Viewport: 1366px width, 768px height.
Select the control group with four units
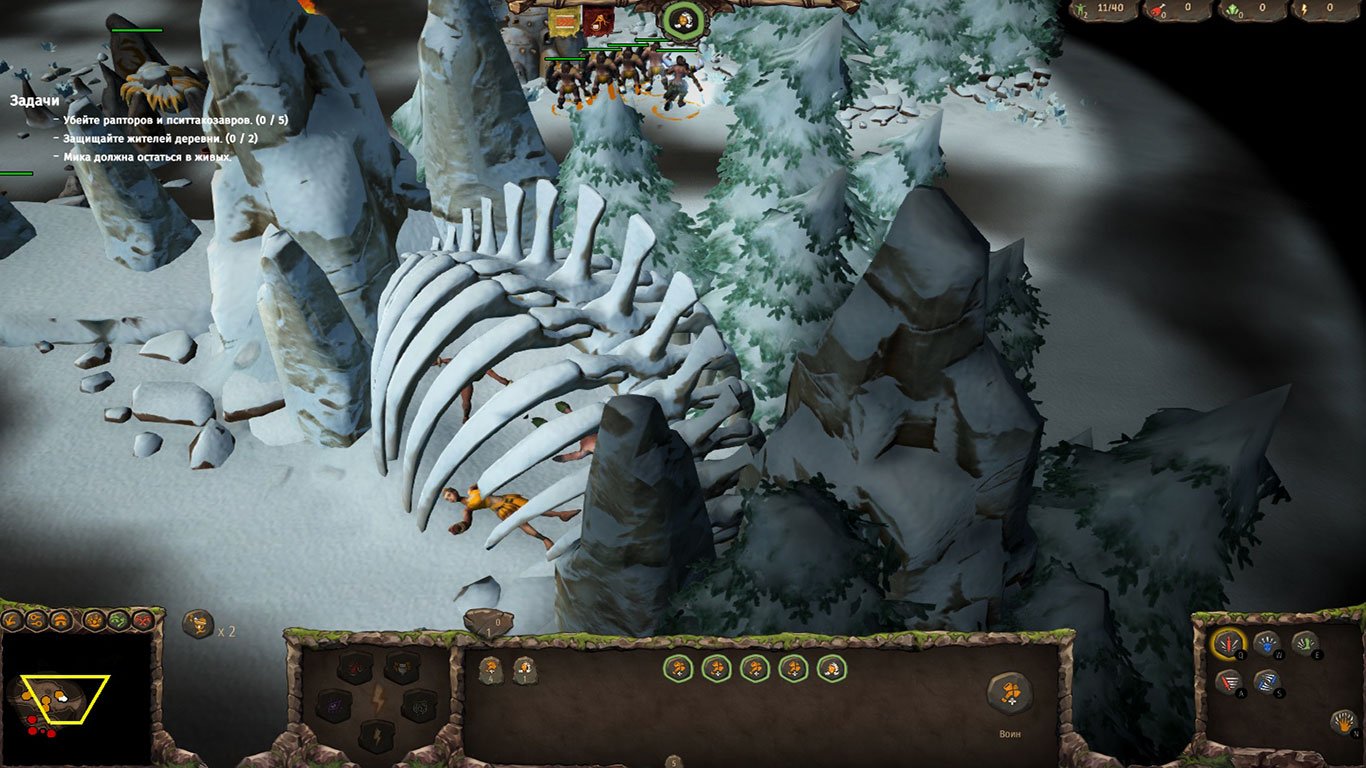(x=489, y=670)
